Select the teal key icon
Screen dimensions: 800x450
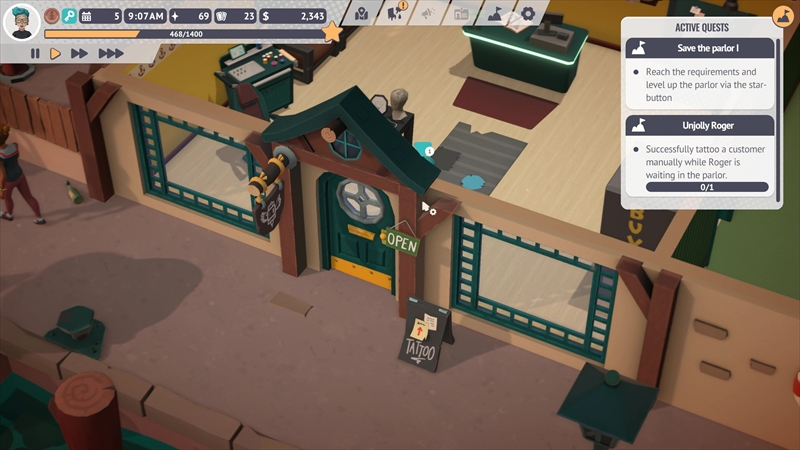tap(69, 16)
